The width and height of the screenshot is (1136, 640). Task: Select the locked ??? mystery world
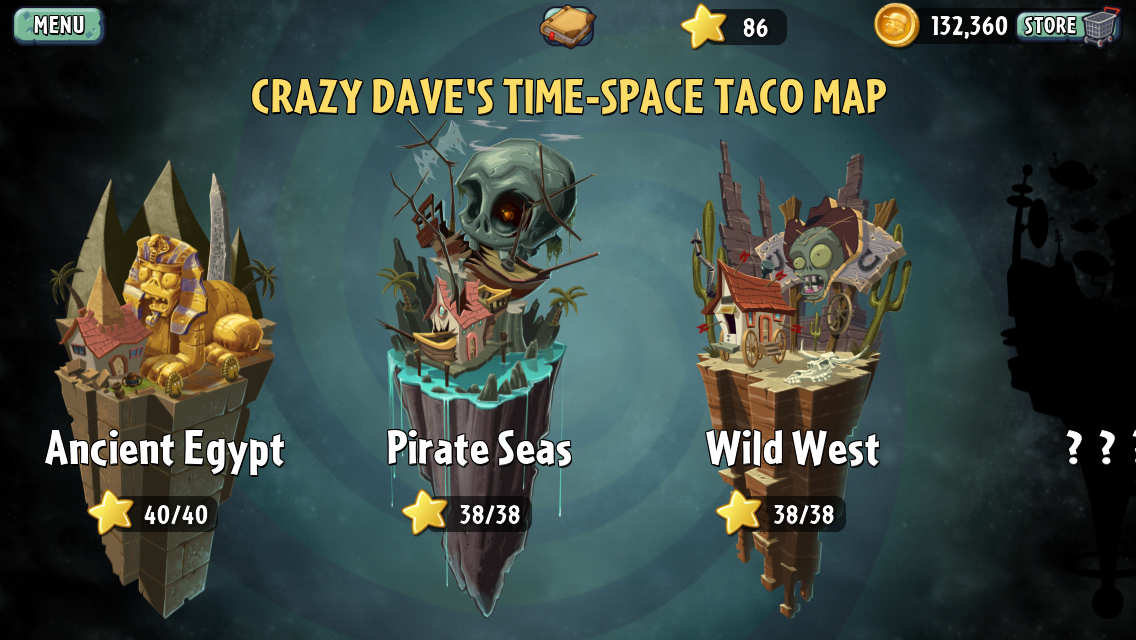1080,330
